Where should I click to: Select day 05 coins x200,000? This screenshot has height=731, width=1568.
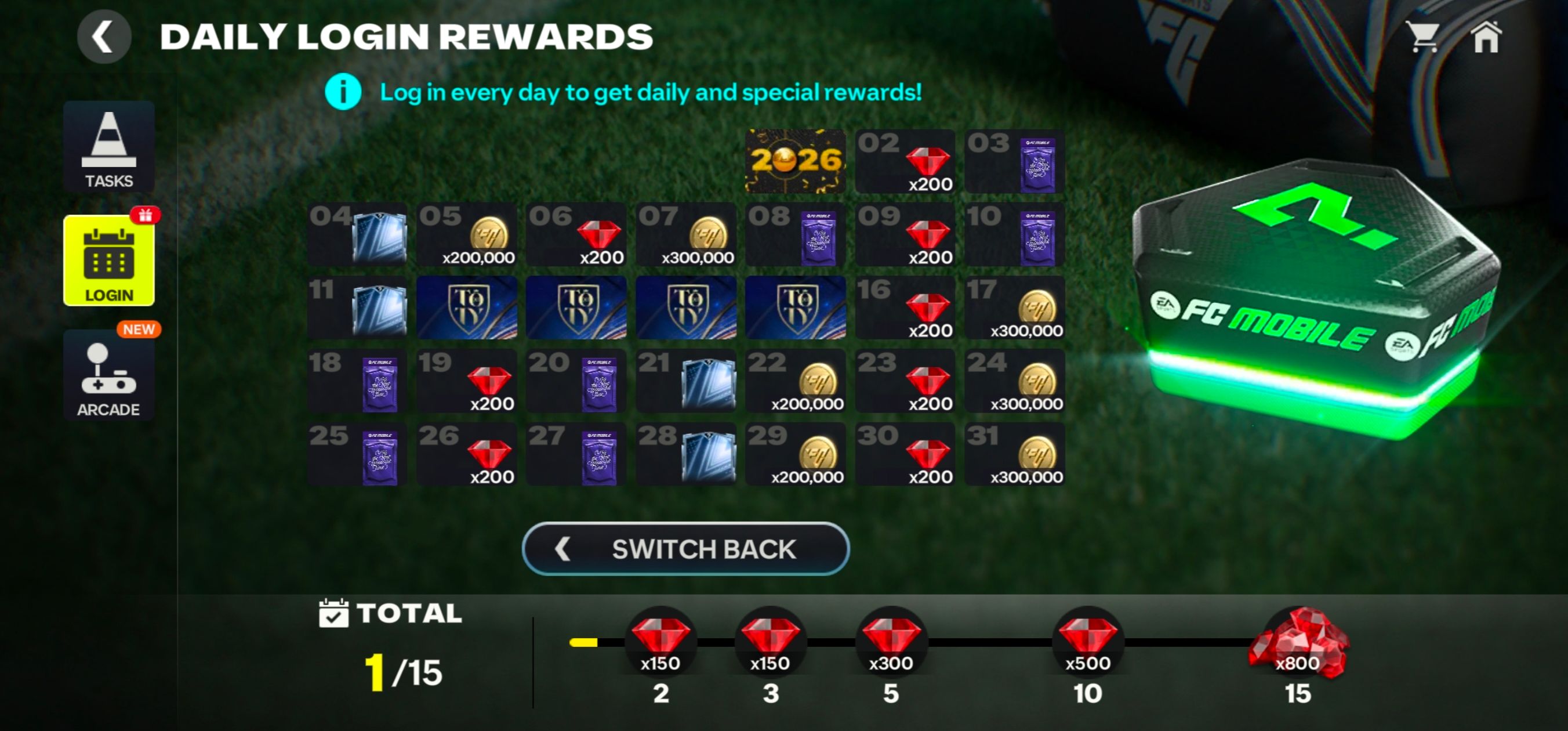(x=467, y=234)
